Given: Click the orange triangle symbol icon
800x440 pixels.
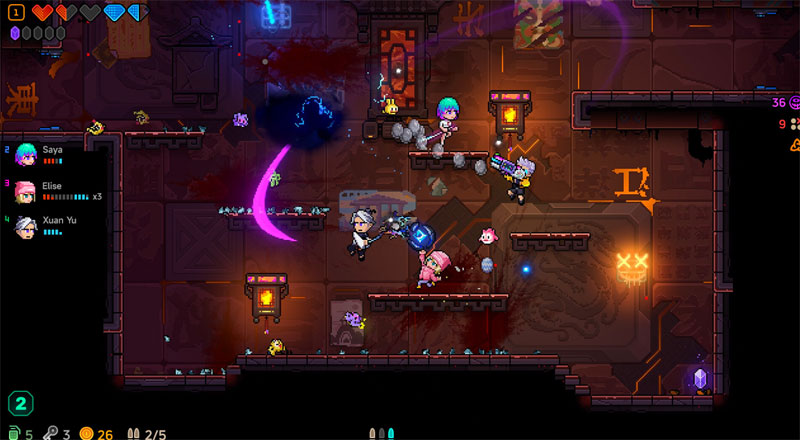Looking at the screenshot, I should pos(795,143).
